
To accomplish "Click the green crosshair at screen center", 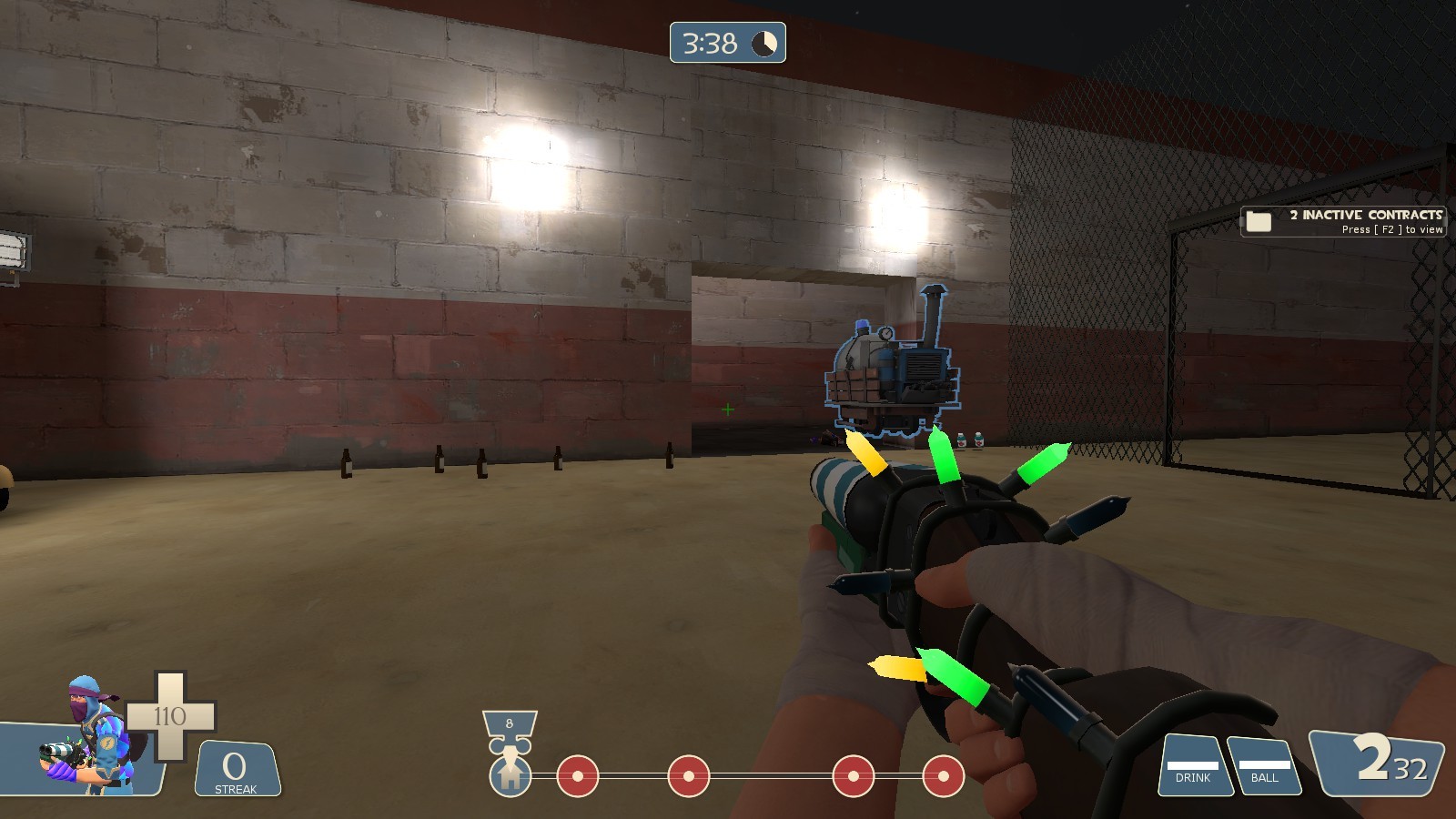I will tap(728, 409).
